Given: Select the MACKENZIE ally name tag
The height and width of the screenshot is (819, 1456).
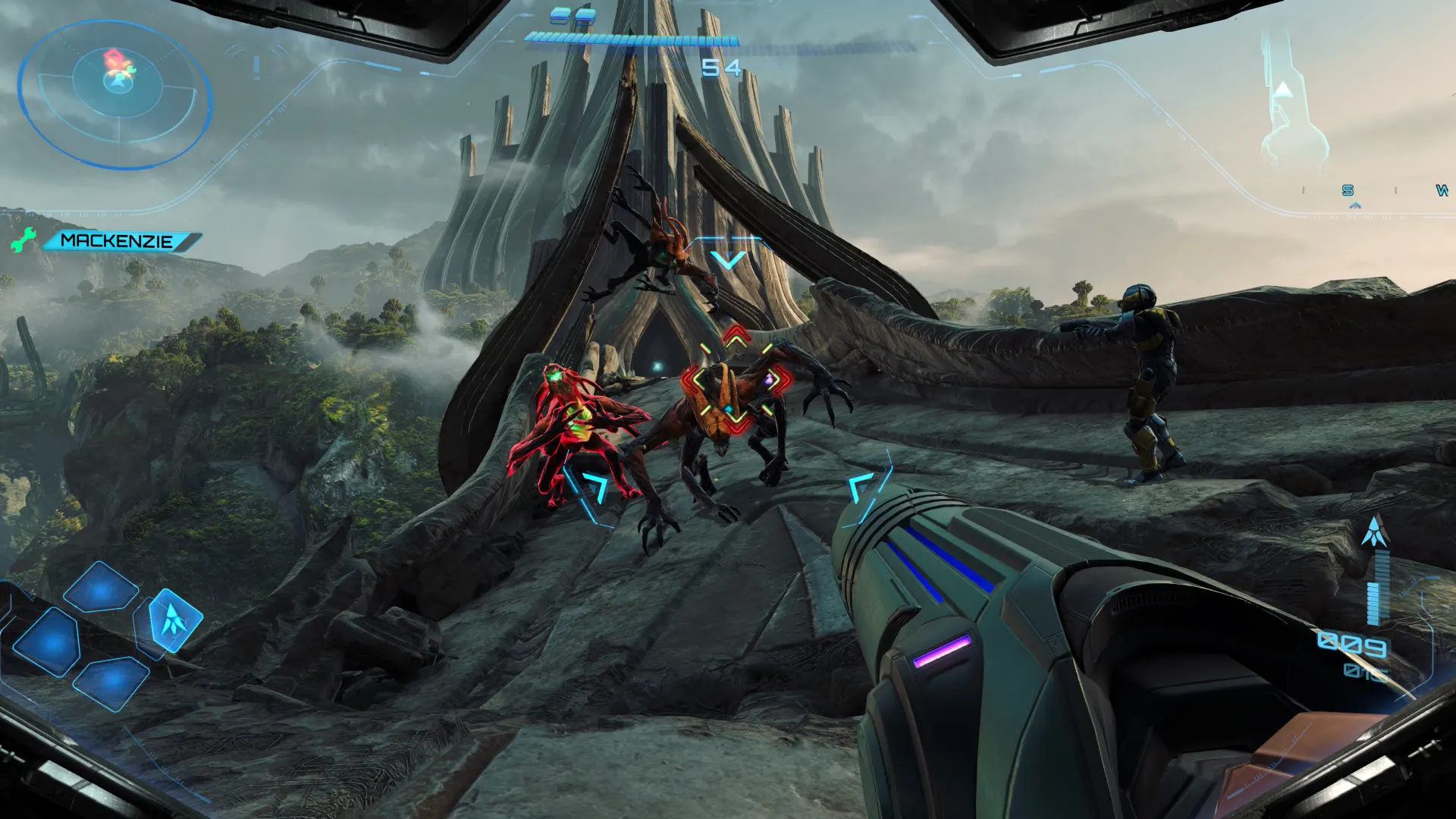Looking at the screenshot, I should click(x=118, y=241).
